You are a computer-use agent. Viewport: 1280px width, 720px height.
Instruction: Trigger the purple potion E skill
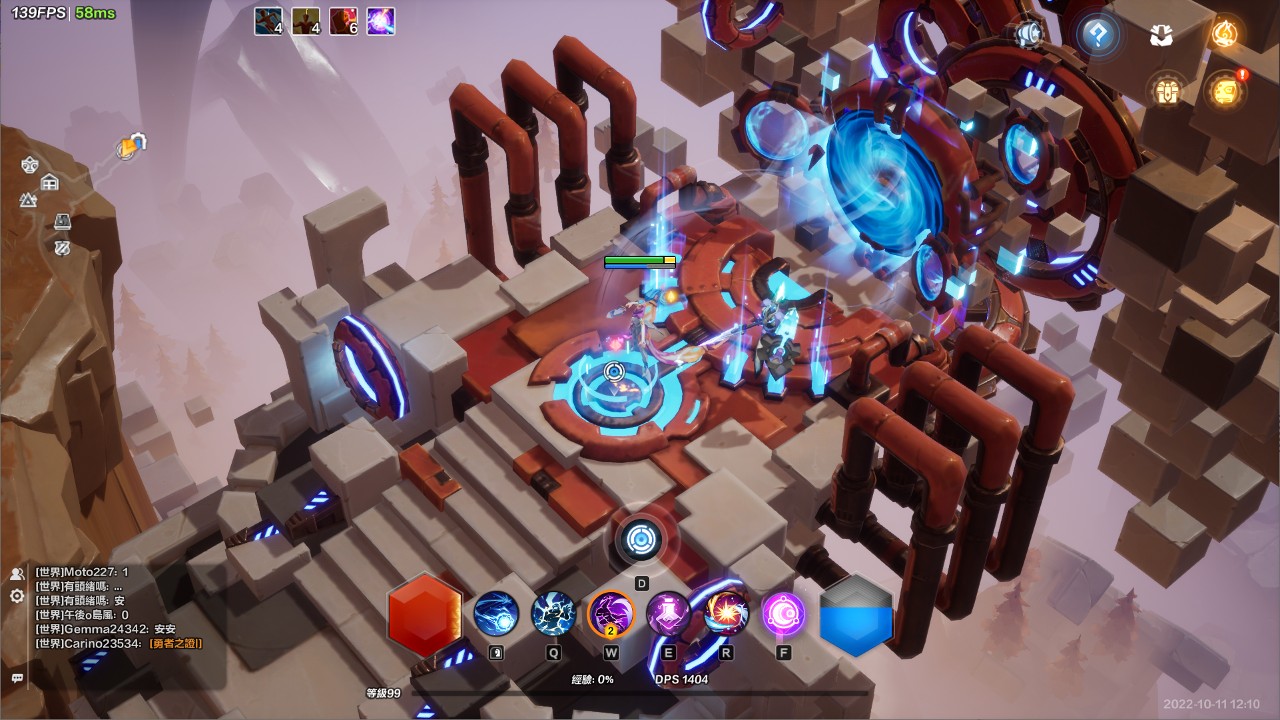(x=668, y=613)
